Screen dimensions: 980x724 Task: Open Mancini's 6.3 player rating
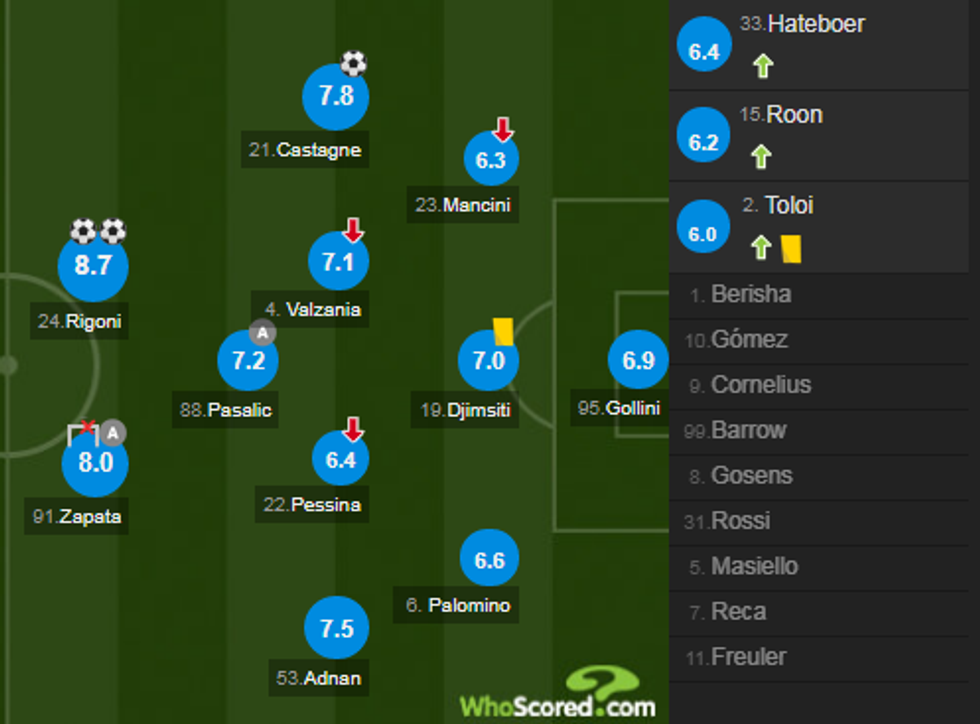491,160
